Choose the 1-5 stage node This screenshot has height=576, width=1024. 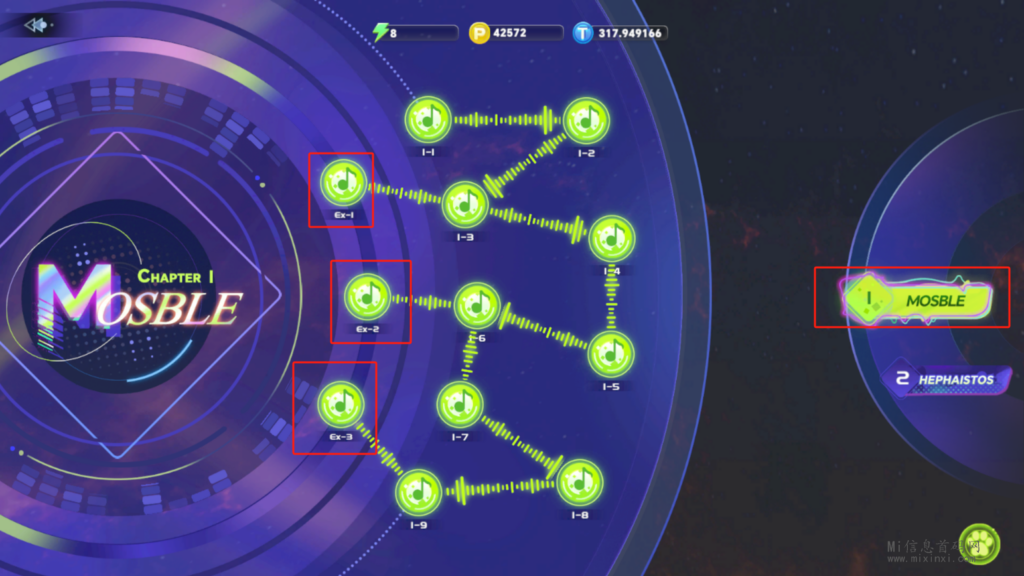tap(610, 354)
